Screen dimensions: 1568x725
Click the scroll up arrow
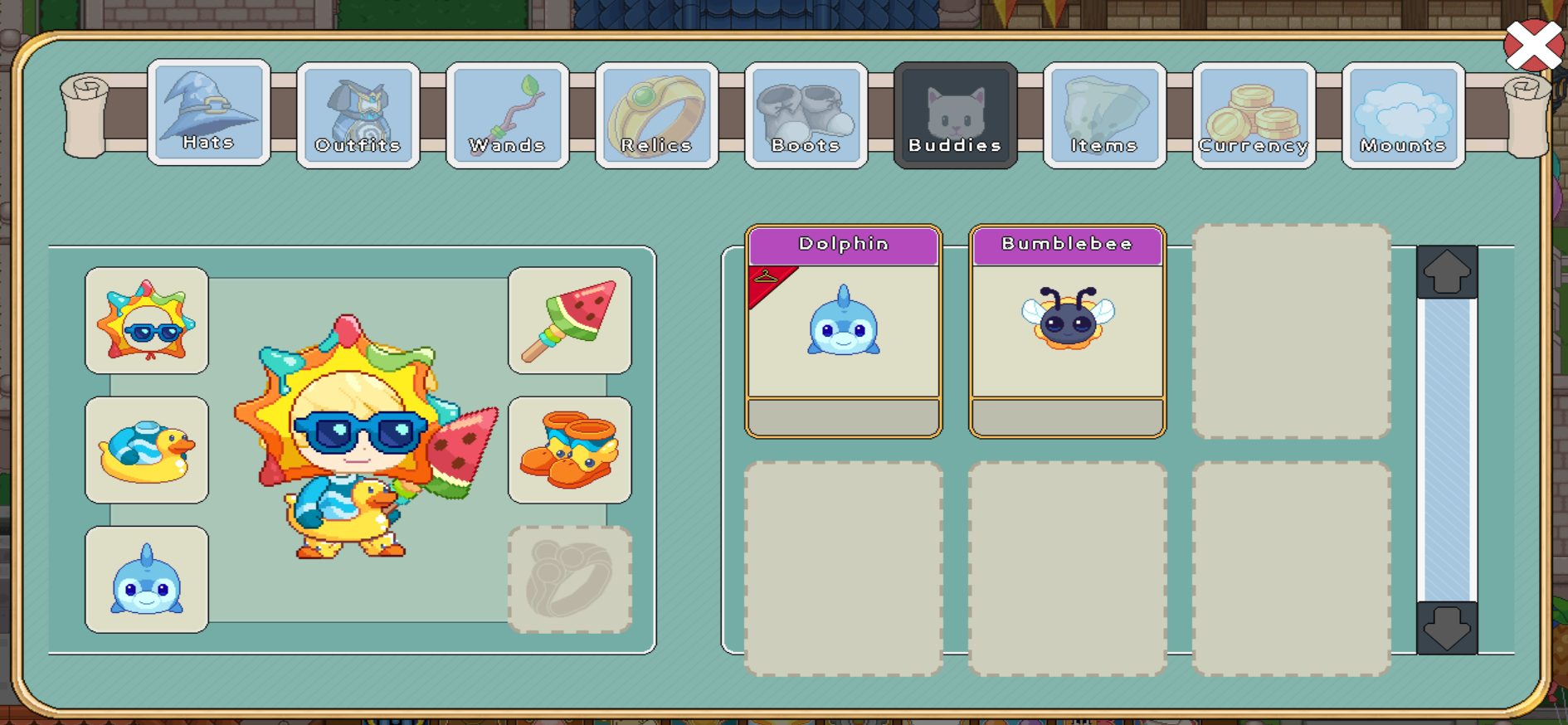click(x=1449, y=271)
